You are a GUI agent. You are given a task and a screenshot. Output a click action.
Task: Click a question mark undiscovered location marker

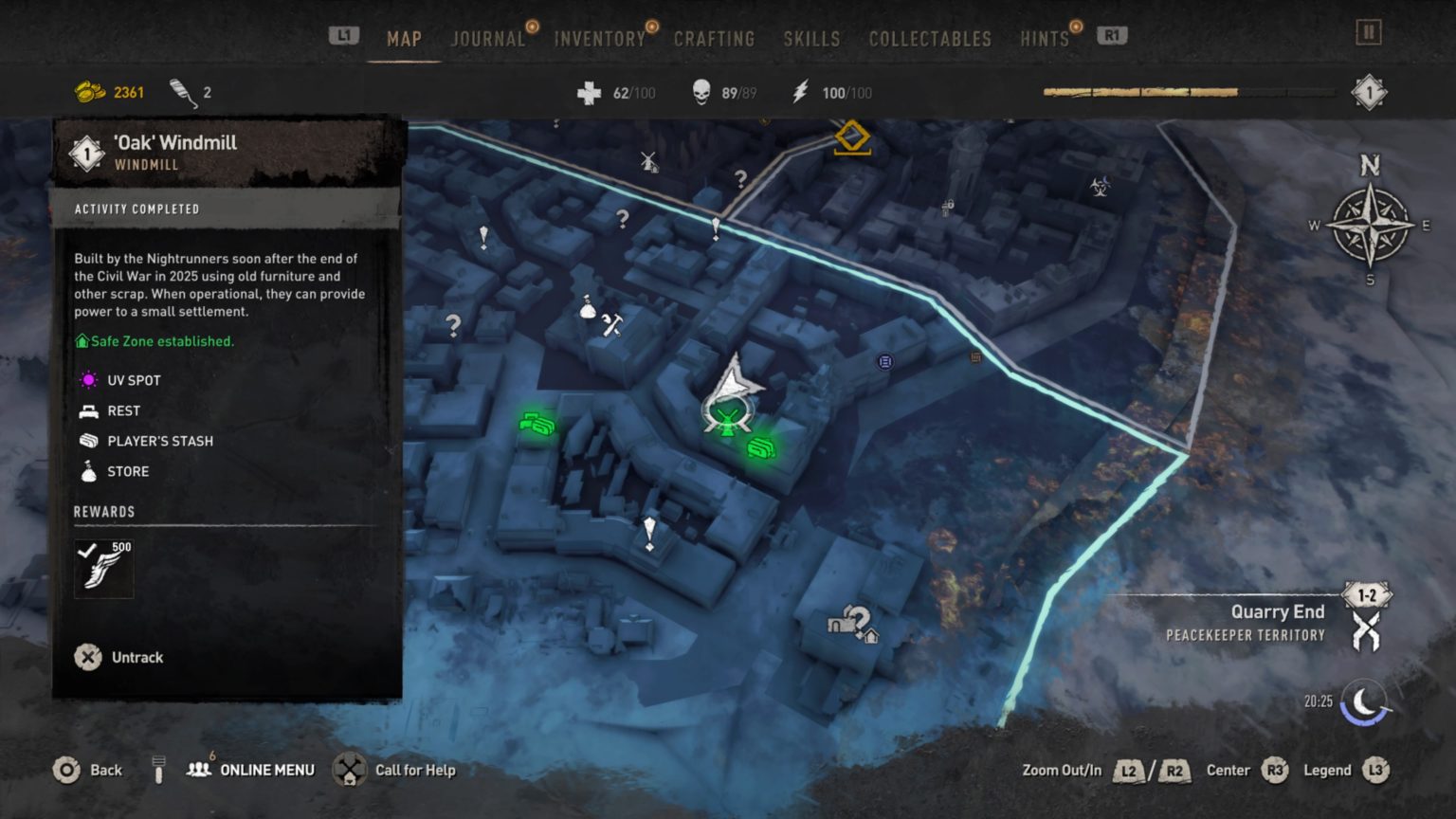[622, 219]
